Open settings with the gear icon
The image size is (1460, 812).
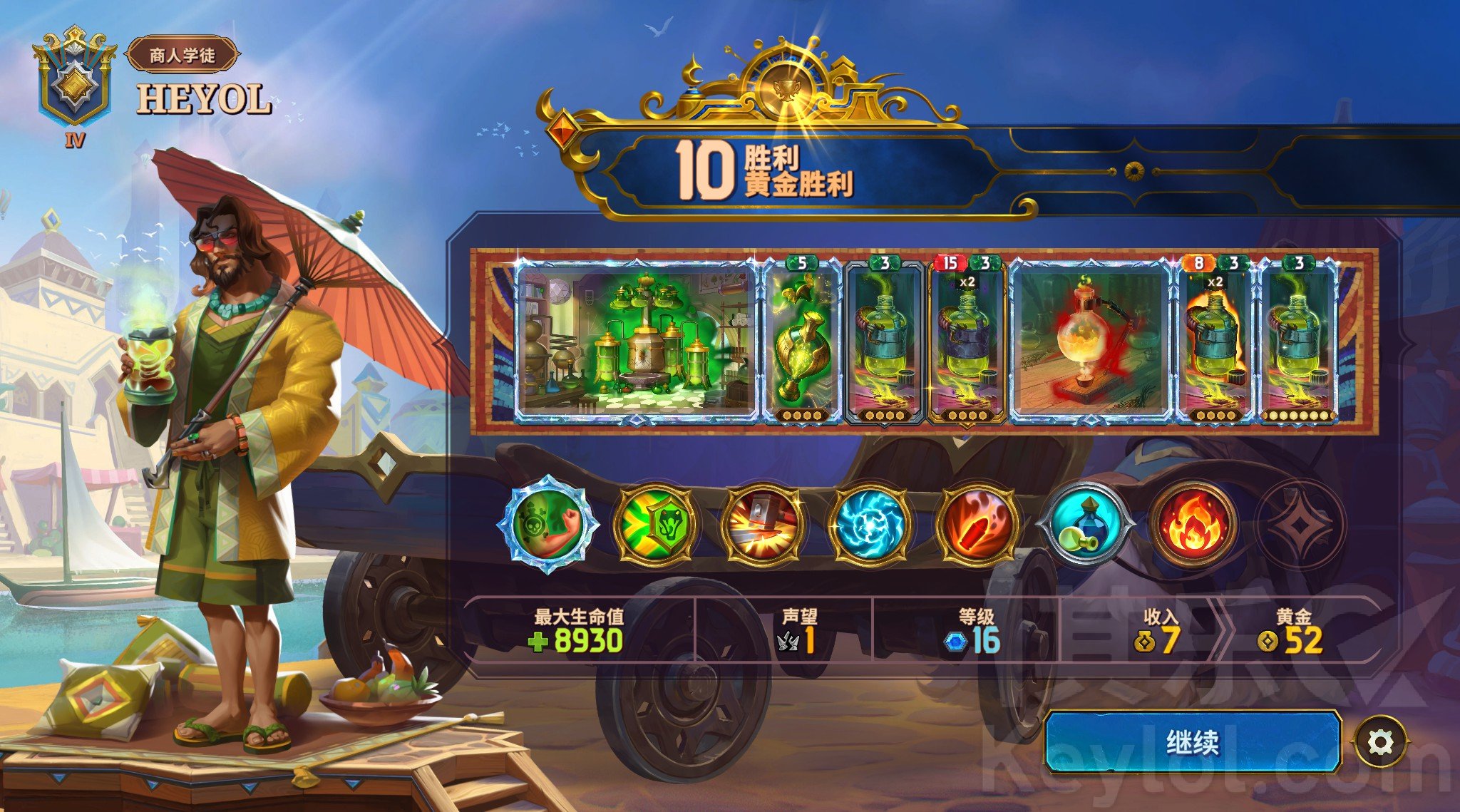click(1381, 742)
